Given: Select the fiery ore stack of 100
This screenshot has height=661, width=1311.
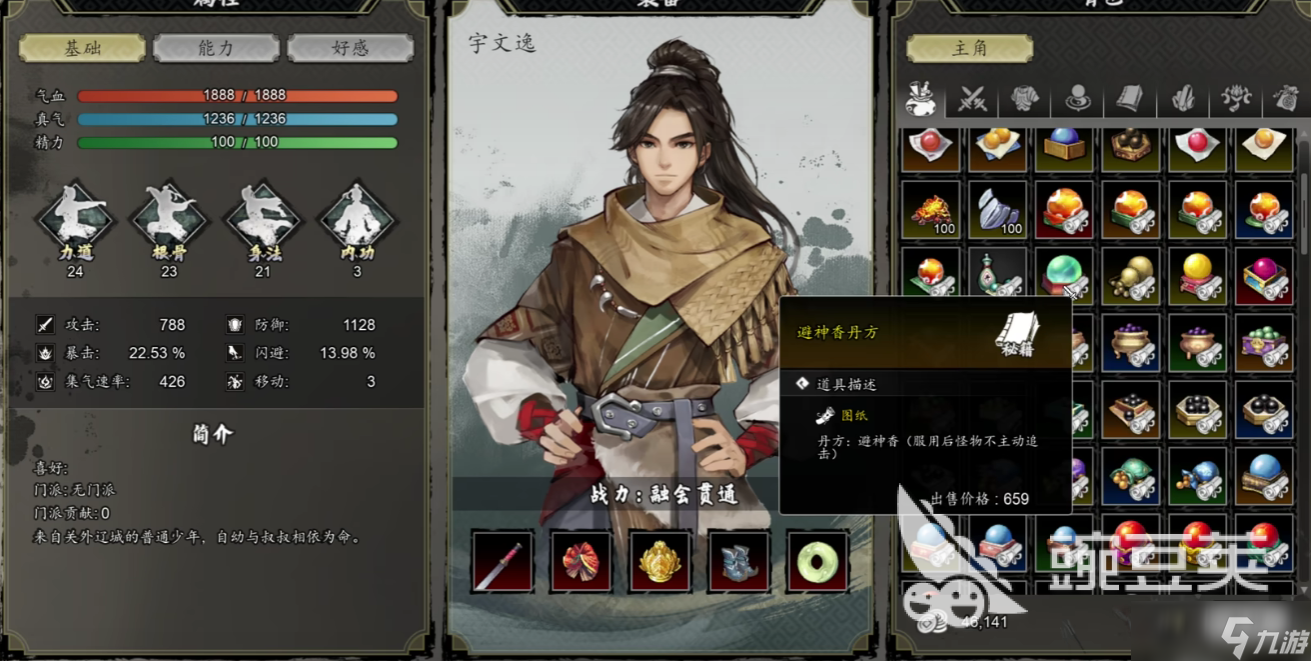Looking at the screenshot, I should pyautogui.click(x=931, y=210).
